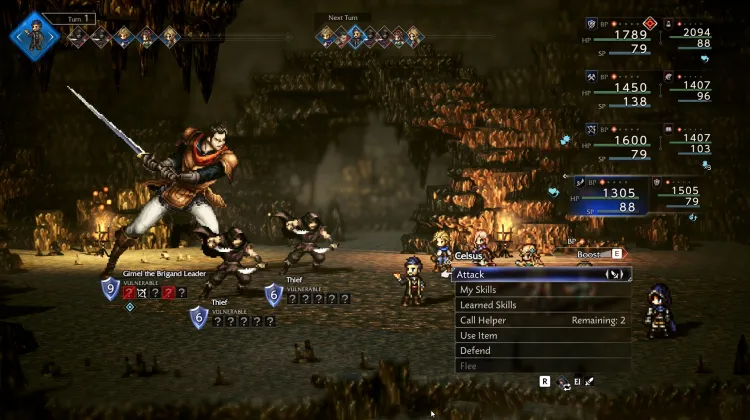Target Gimel the Brigand Leader shield marker
The width and height of the screenshot is (750, 420).
coord(111,290)
